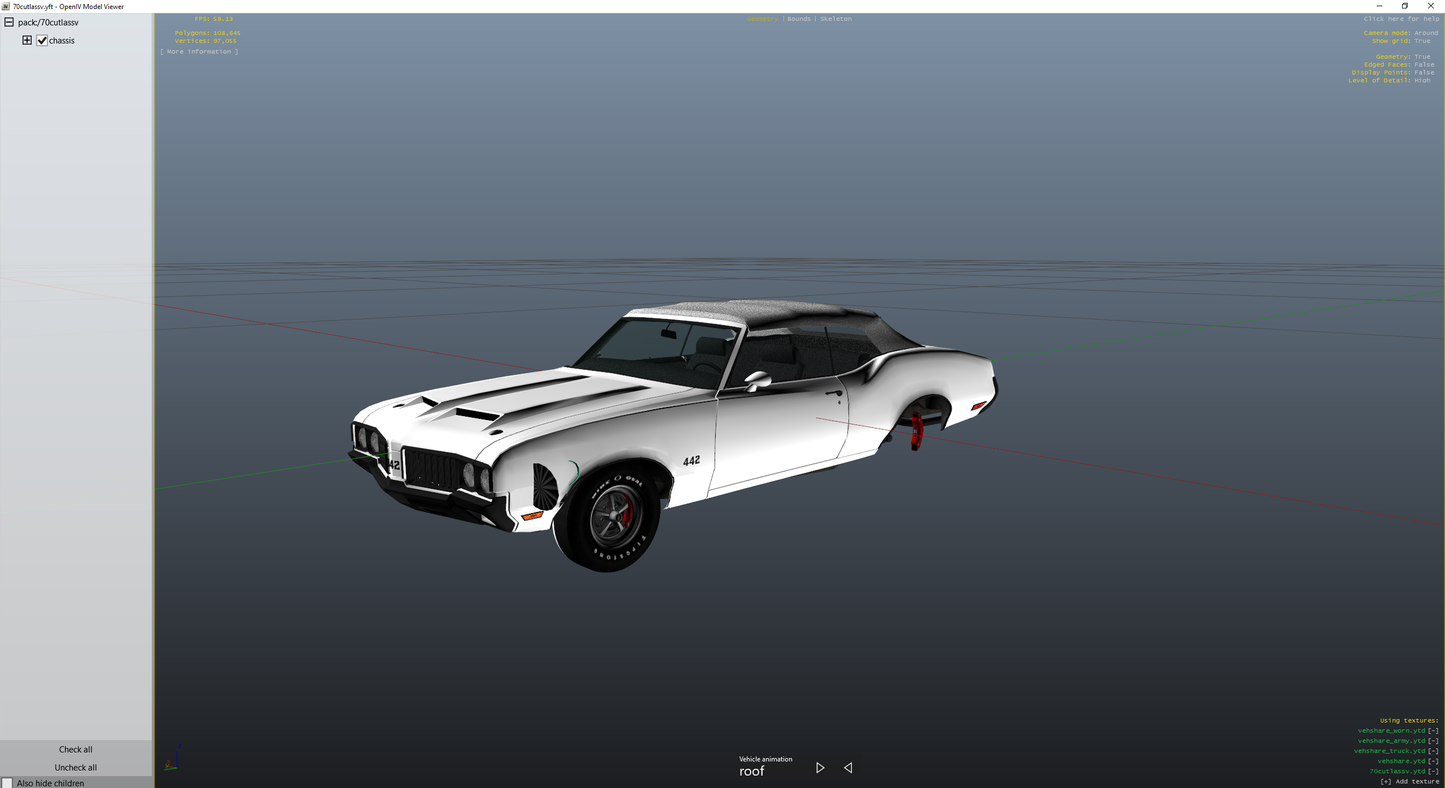Click the OpenIV Model Viewer title bar icon
The image size is (1445, 788).
coord(6,6)
